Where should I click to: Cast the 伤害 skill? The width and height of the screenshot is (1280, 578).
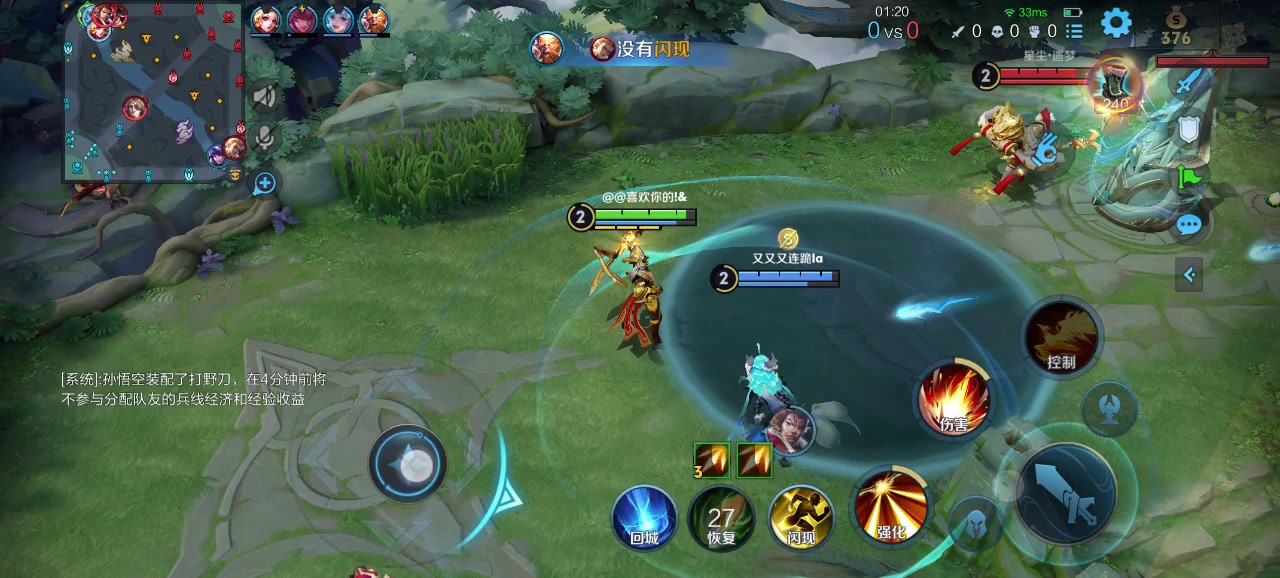pyautogui.click(x=954, y=398)
